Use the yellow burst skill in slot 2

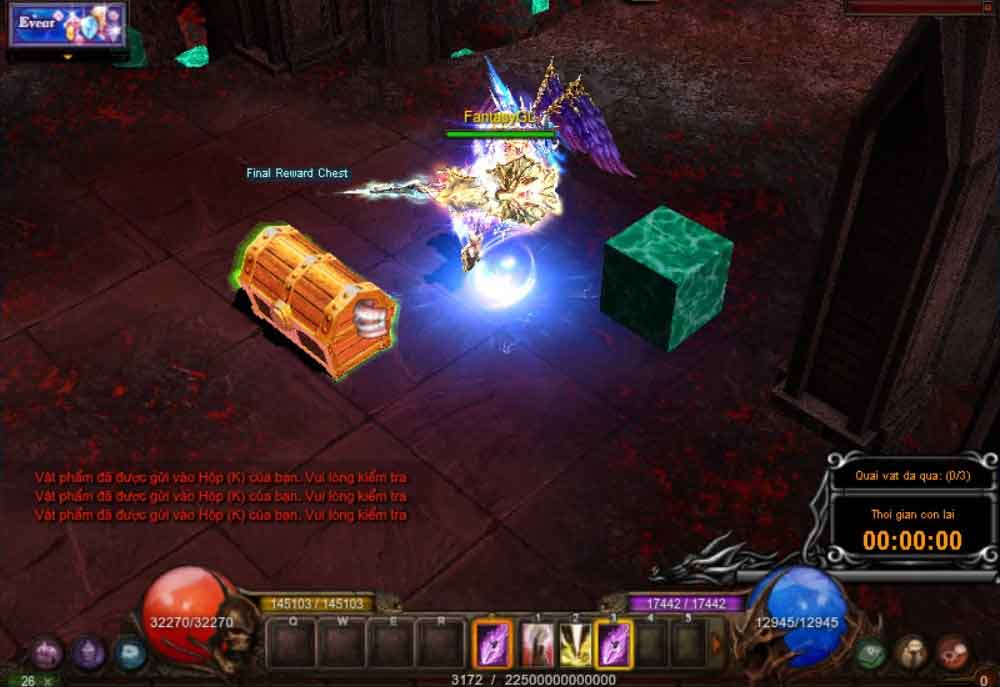coord(574,645)
